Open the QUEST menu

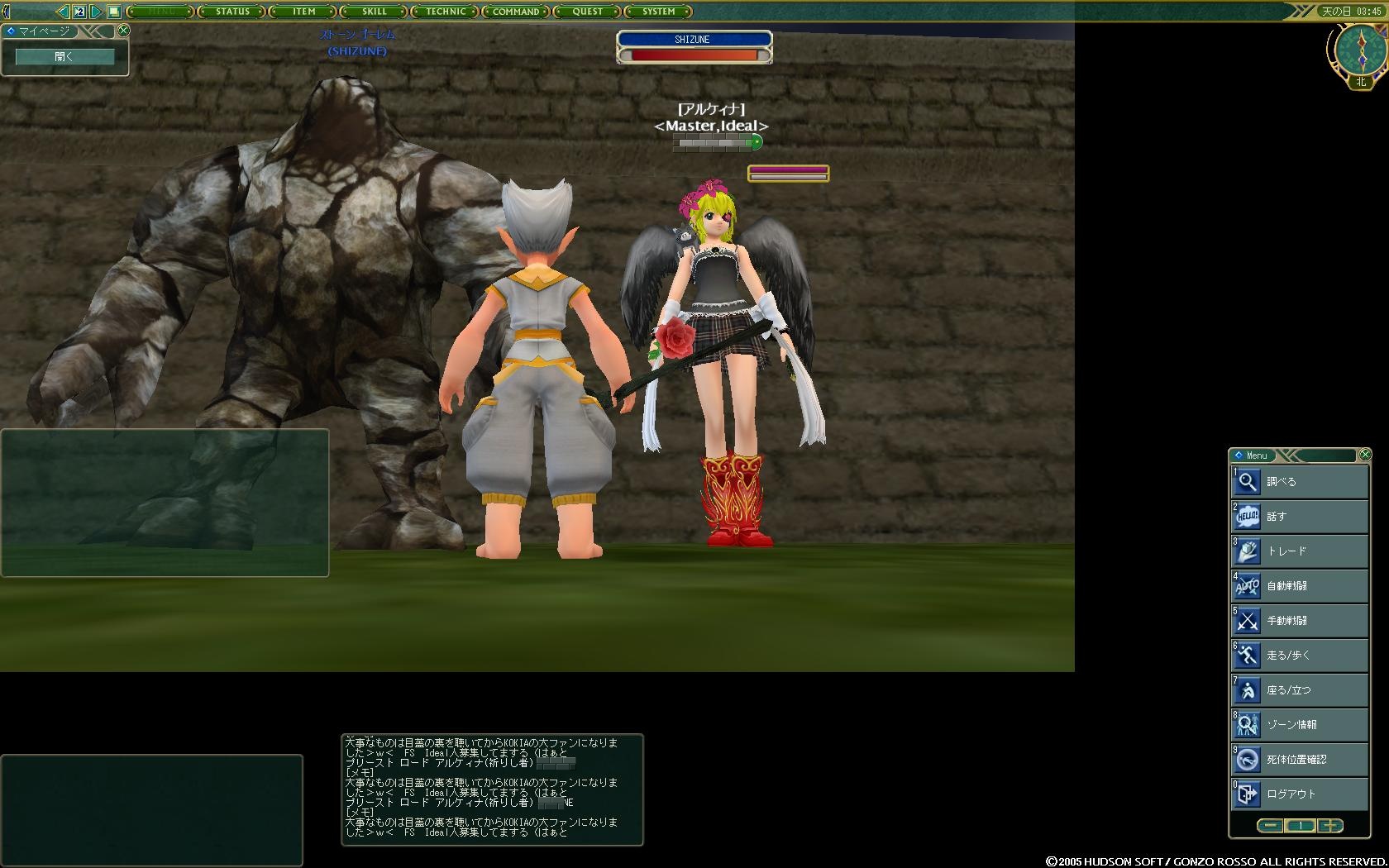click(x=587, y=12)
